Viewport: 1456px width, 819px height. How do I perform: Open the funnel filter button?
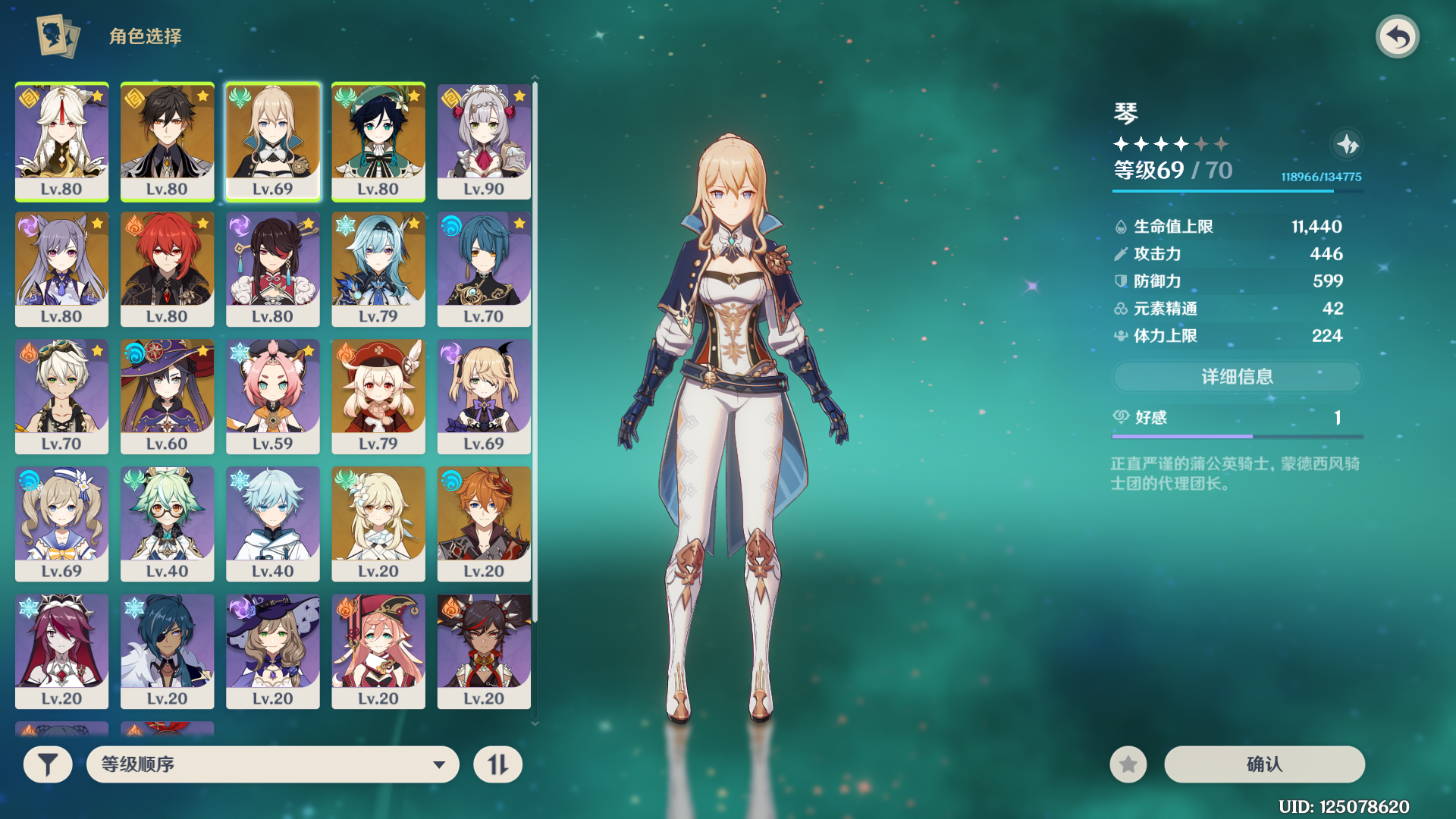48,764
